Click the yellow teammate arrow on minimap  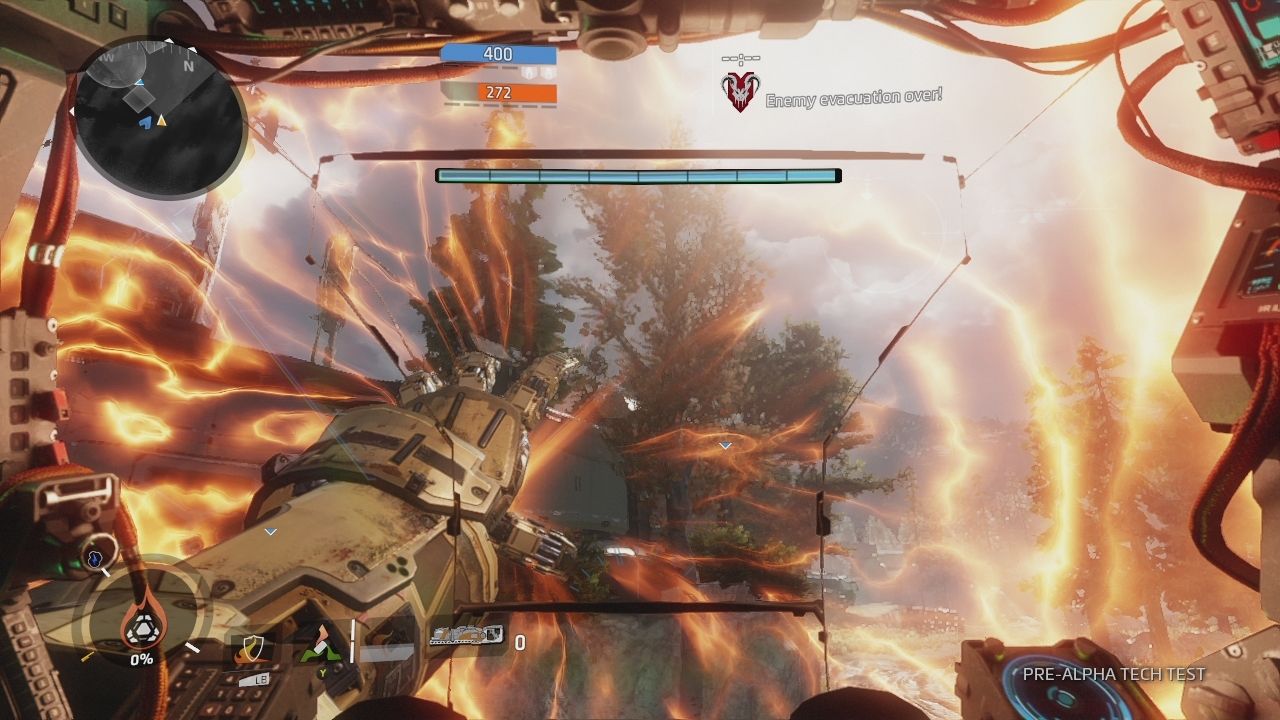[162, 121]
